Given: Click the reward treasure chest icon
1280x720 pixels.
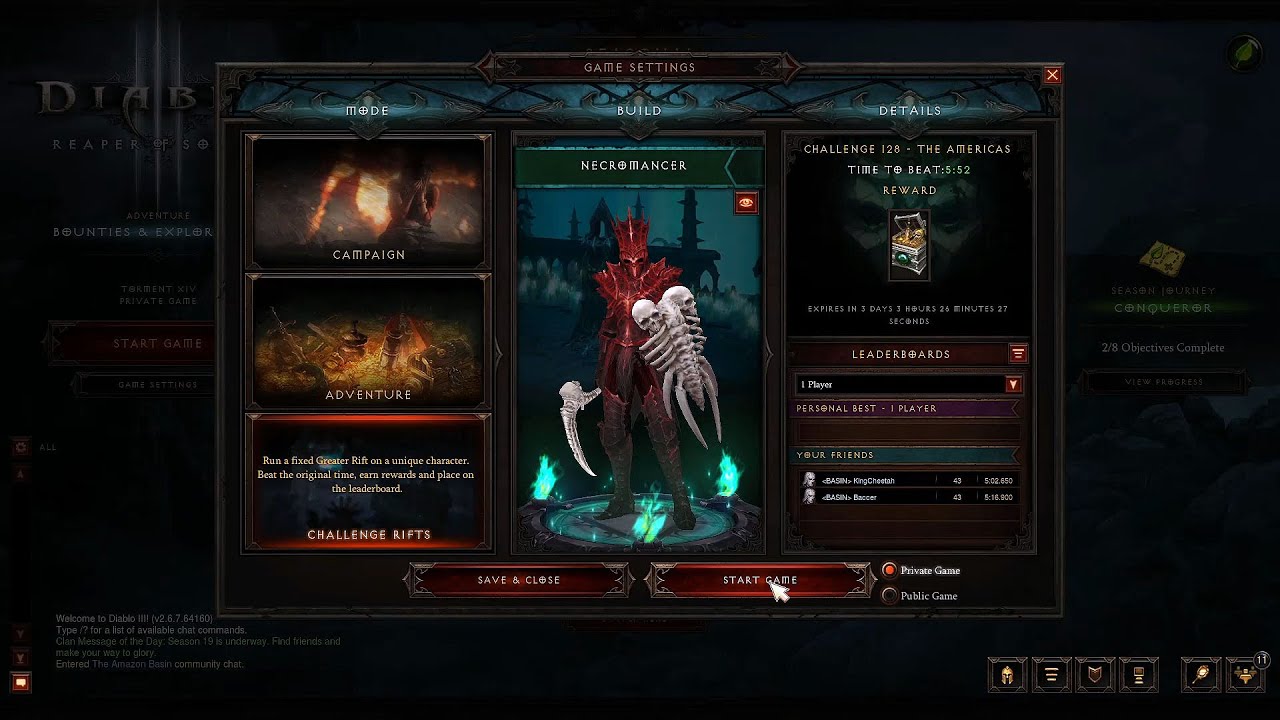Looking at the screenshot, I should coord(909,246).
